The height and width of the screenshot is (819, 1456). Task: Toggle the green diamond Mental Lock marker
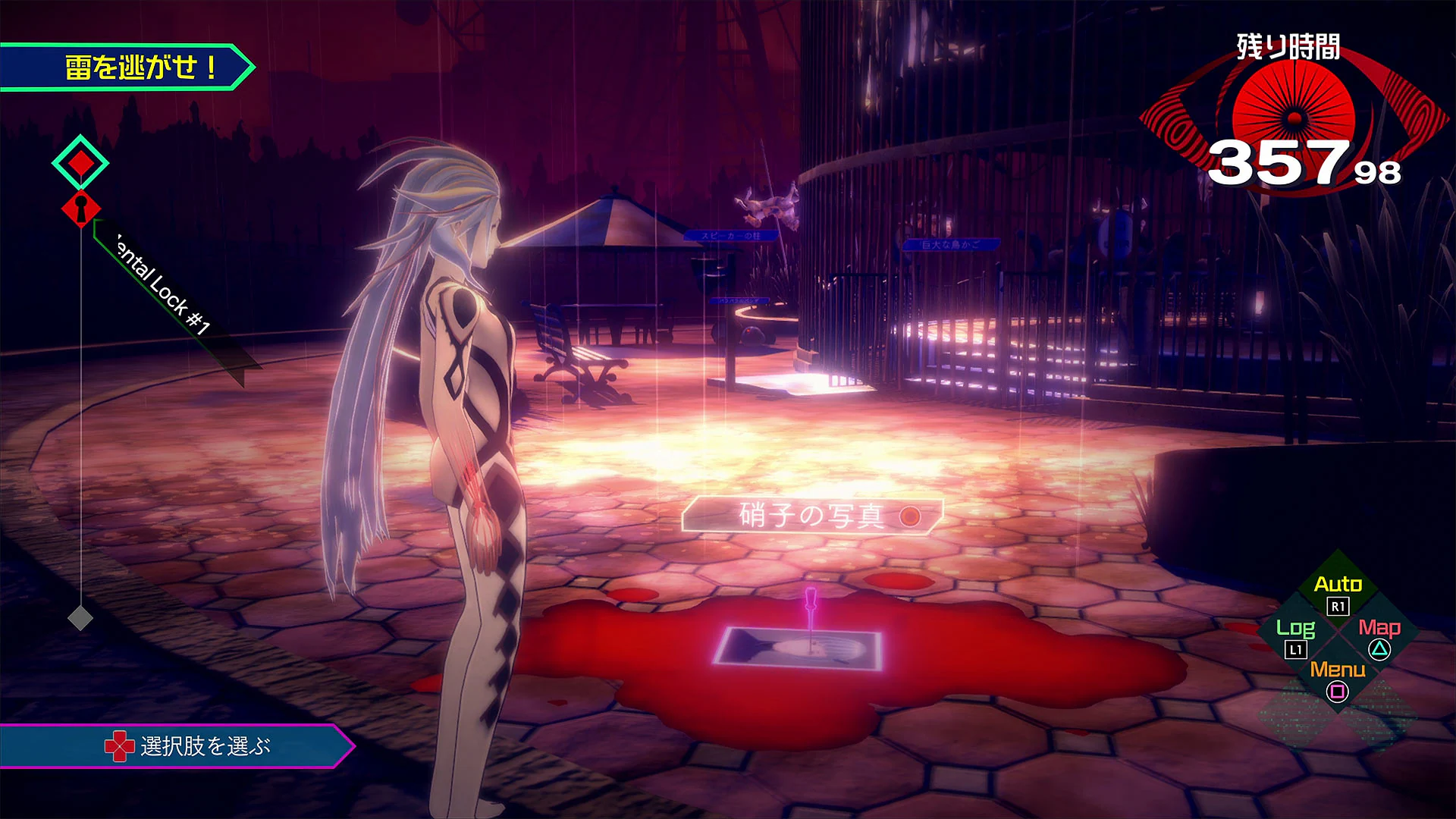click(80, 162)
